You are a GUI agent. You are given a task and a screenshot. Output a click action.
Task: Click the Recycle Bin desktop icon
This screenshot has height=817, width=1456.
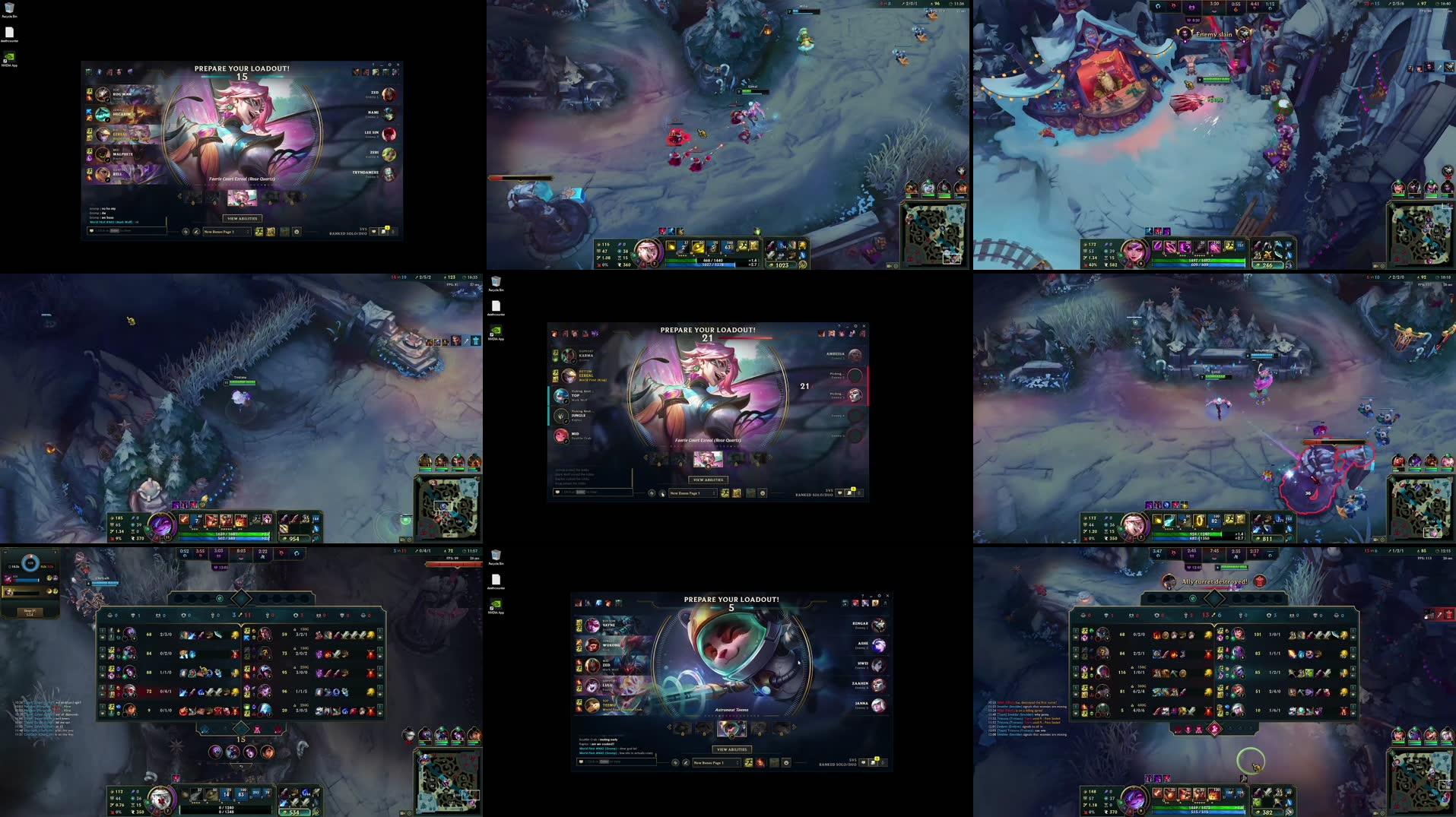point(8,8)
